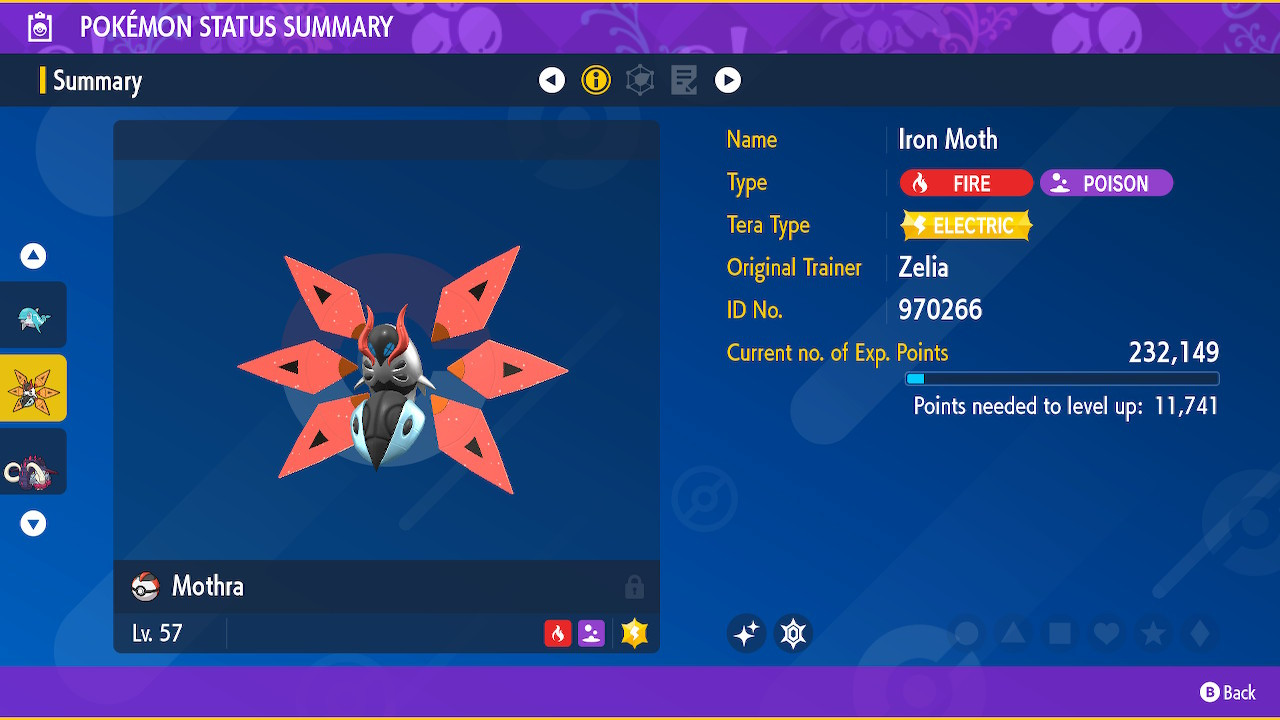Click the Fire type badge
The width and height of the screenshot is (1280, 720).
[965, 183]
